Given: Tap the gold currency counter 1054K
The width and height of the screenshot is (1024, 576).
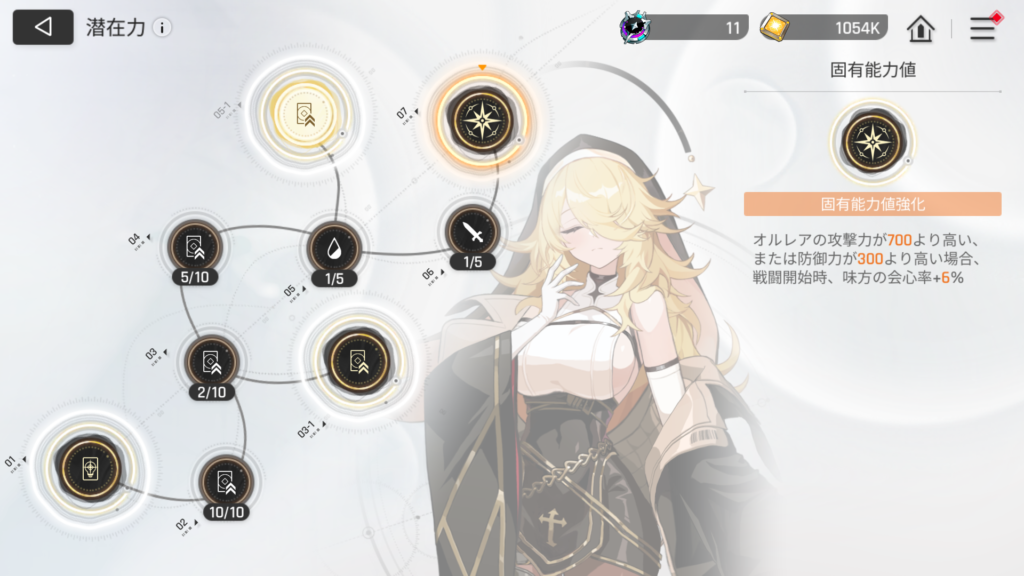Looking at the screenshot, I should coord(824,28).
